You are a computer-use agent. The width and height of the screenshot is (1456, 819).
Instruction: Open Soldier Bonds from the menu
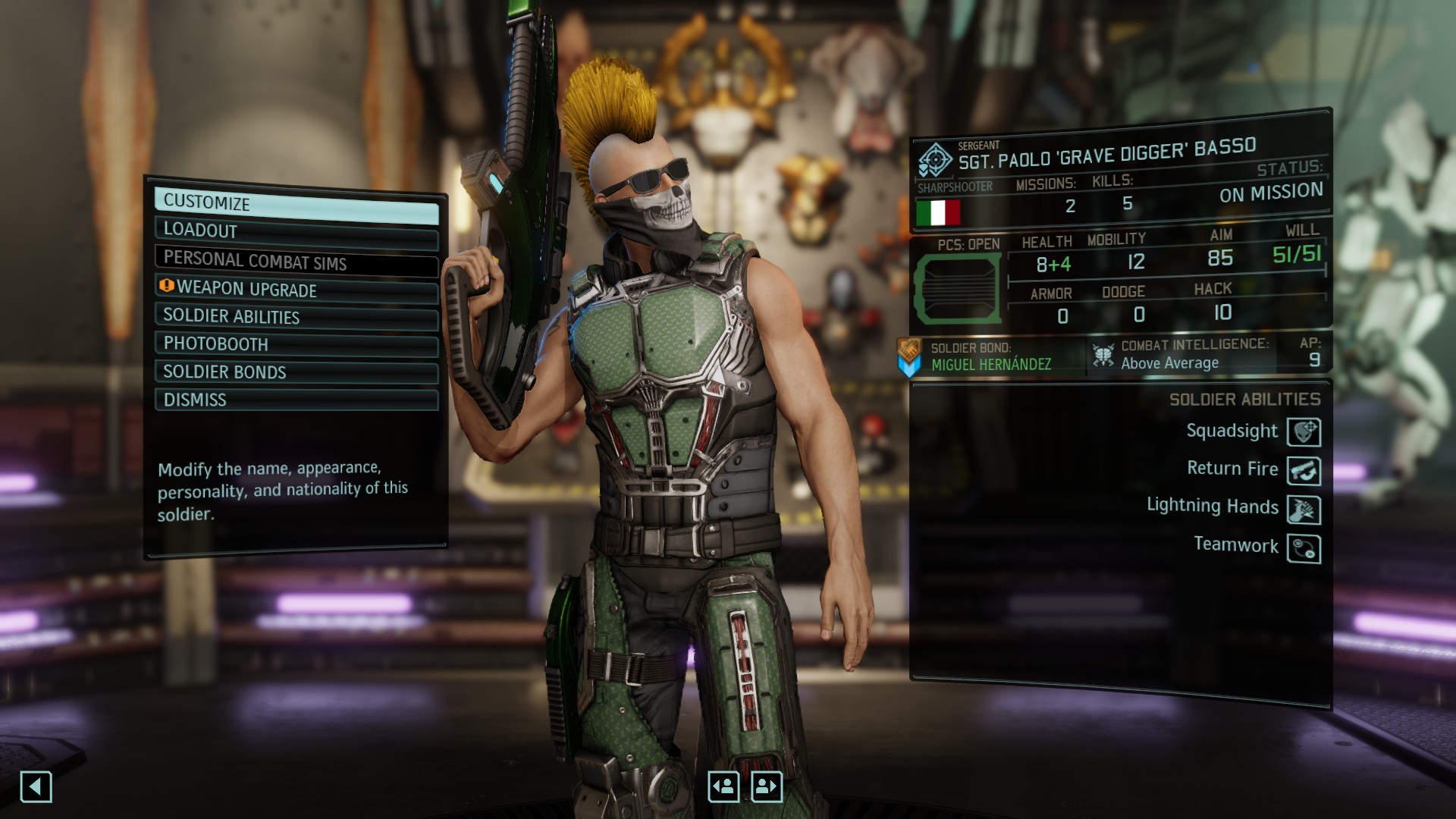click(x=296, y=372)
